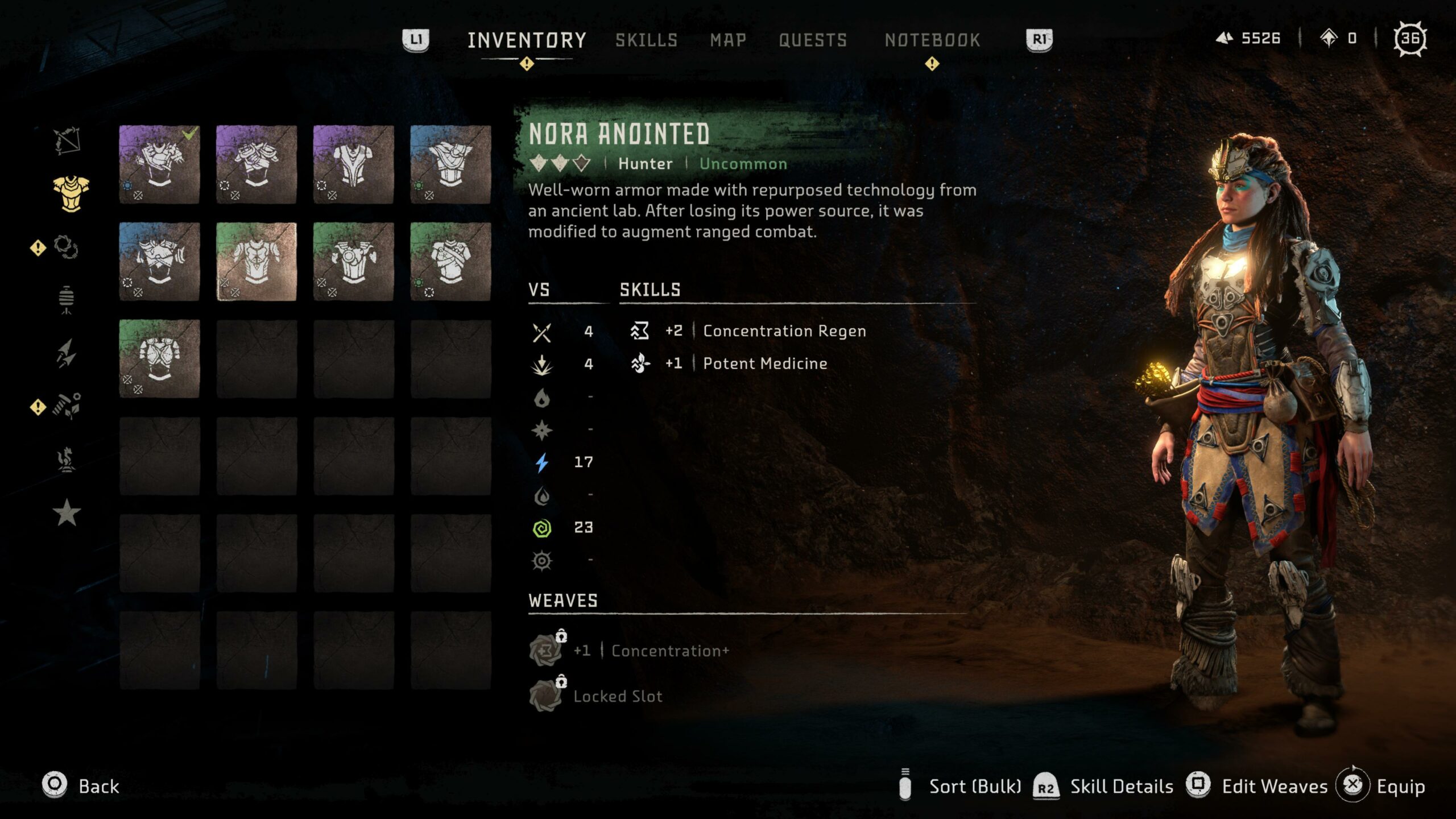Select the equipped outfit with green checkmark
Image resolution: width=1456 pixels, height=819 pixels.
point(159,164)
